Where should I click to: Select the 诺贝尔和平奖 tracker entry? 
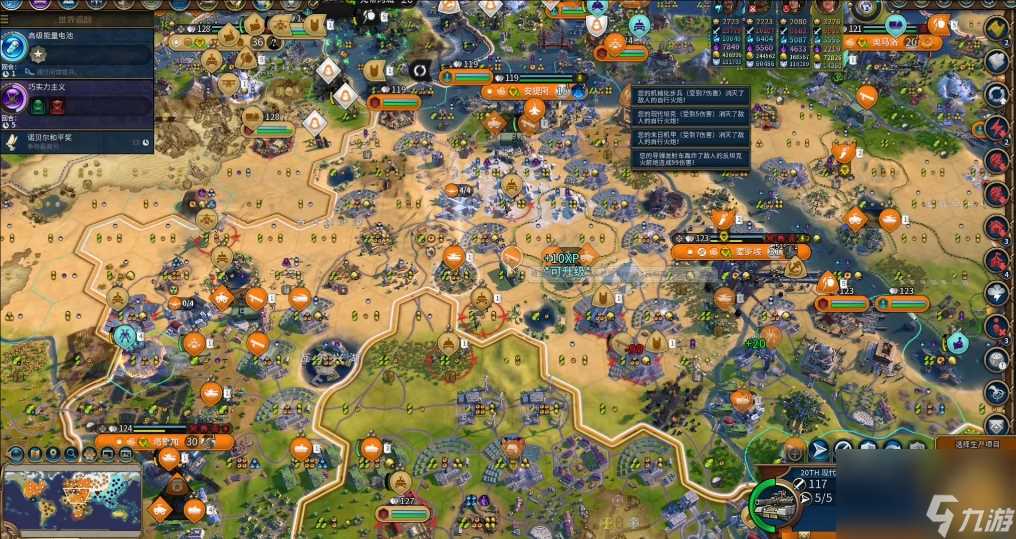pyautogui.click(x=60, y=139)
